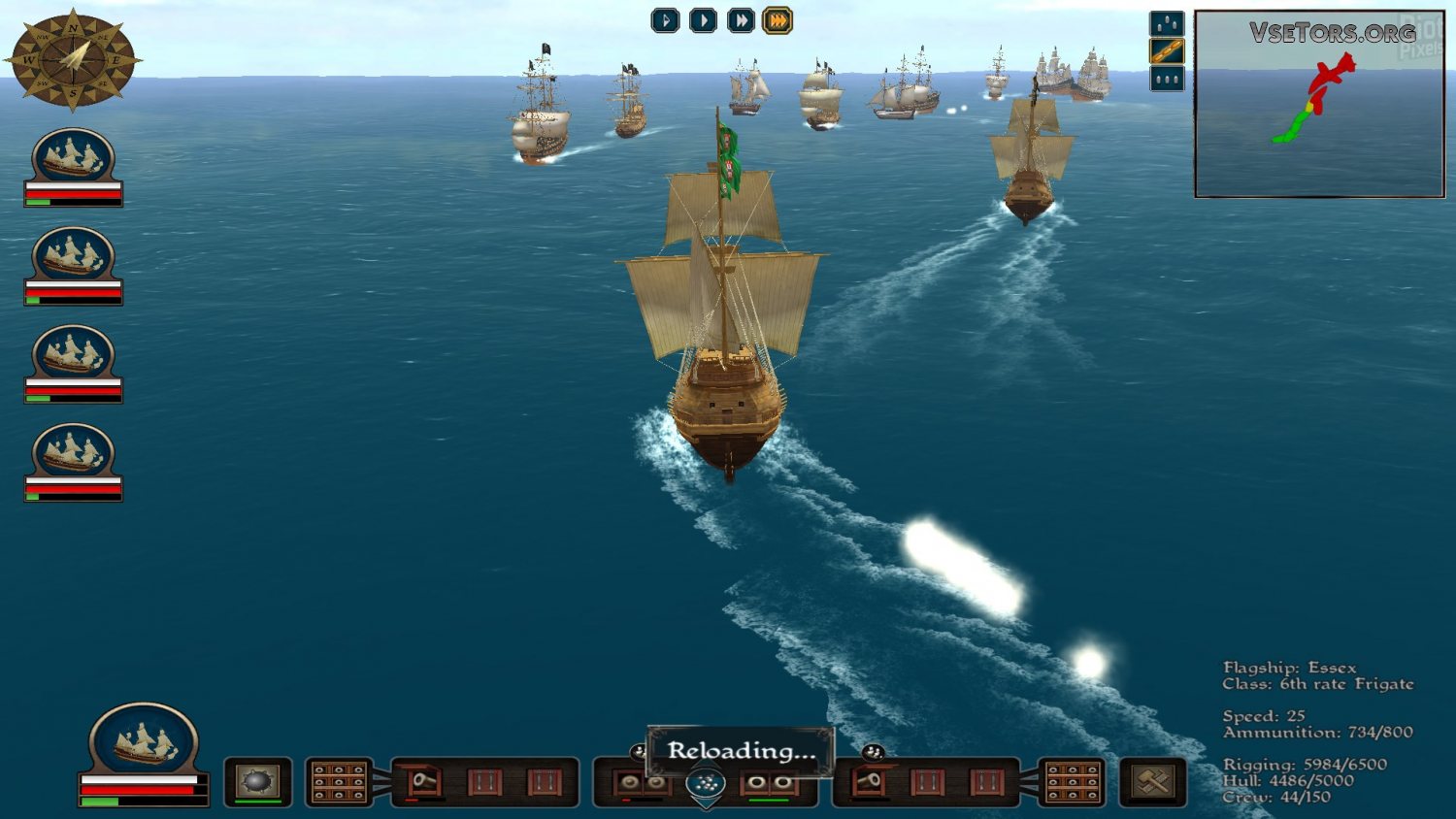
Task: Click the battle minimap
Action: 1319,104
